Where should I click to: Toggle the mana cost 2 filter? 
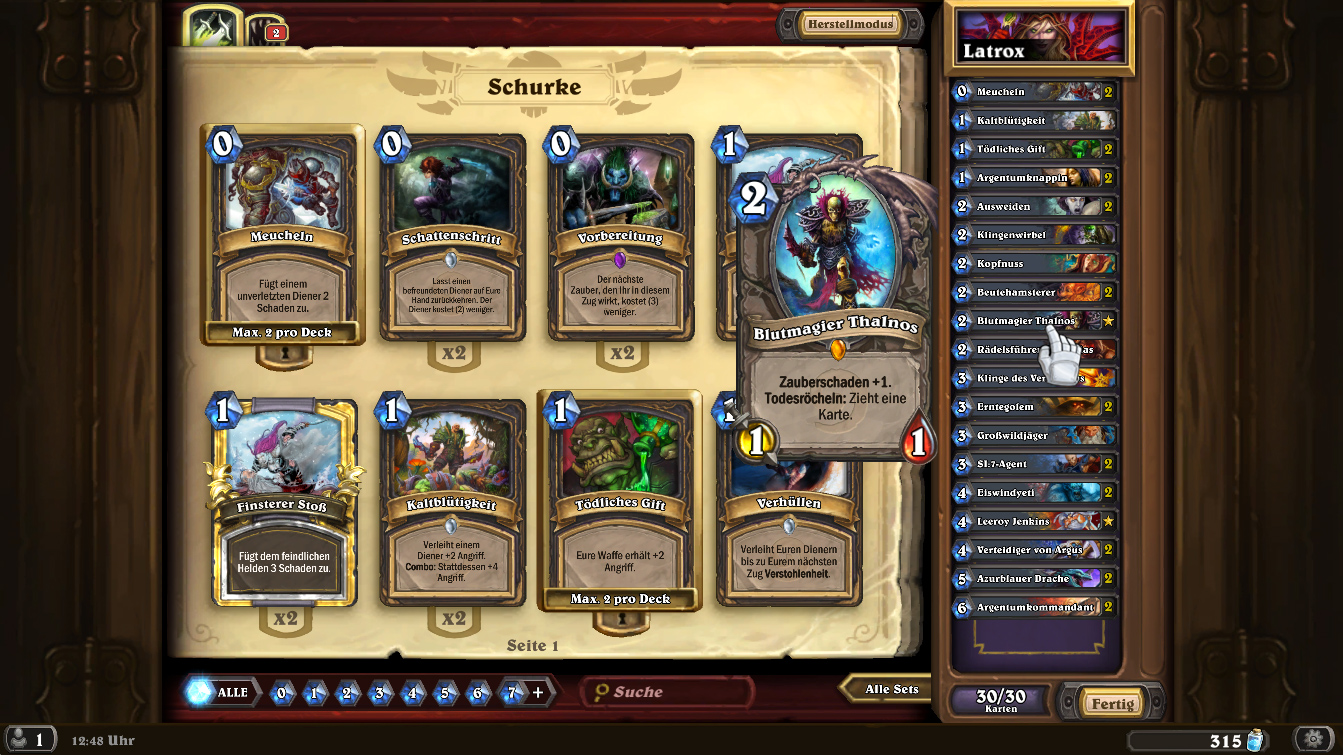(x=347, y=691)
